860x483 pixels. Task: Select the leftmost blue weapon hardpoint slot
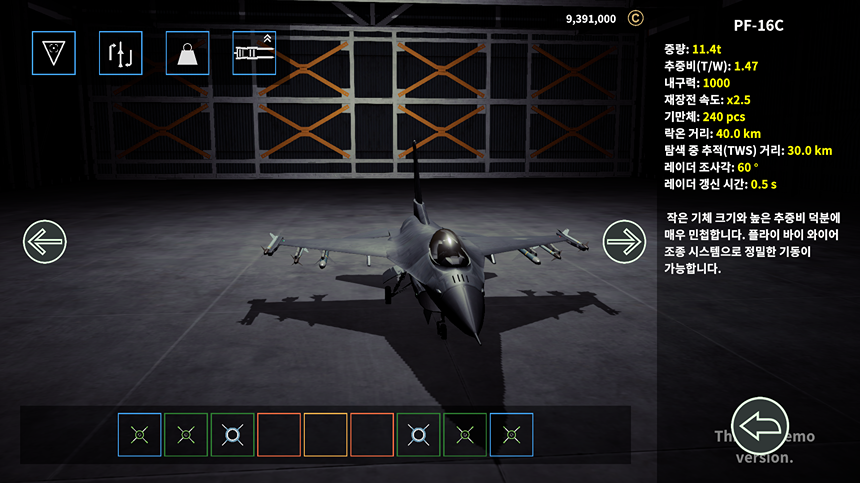(139, 435)
